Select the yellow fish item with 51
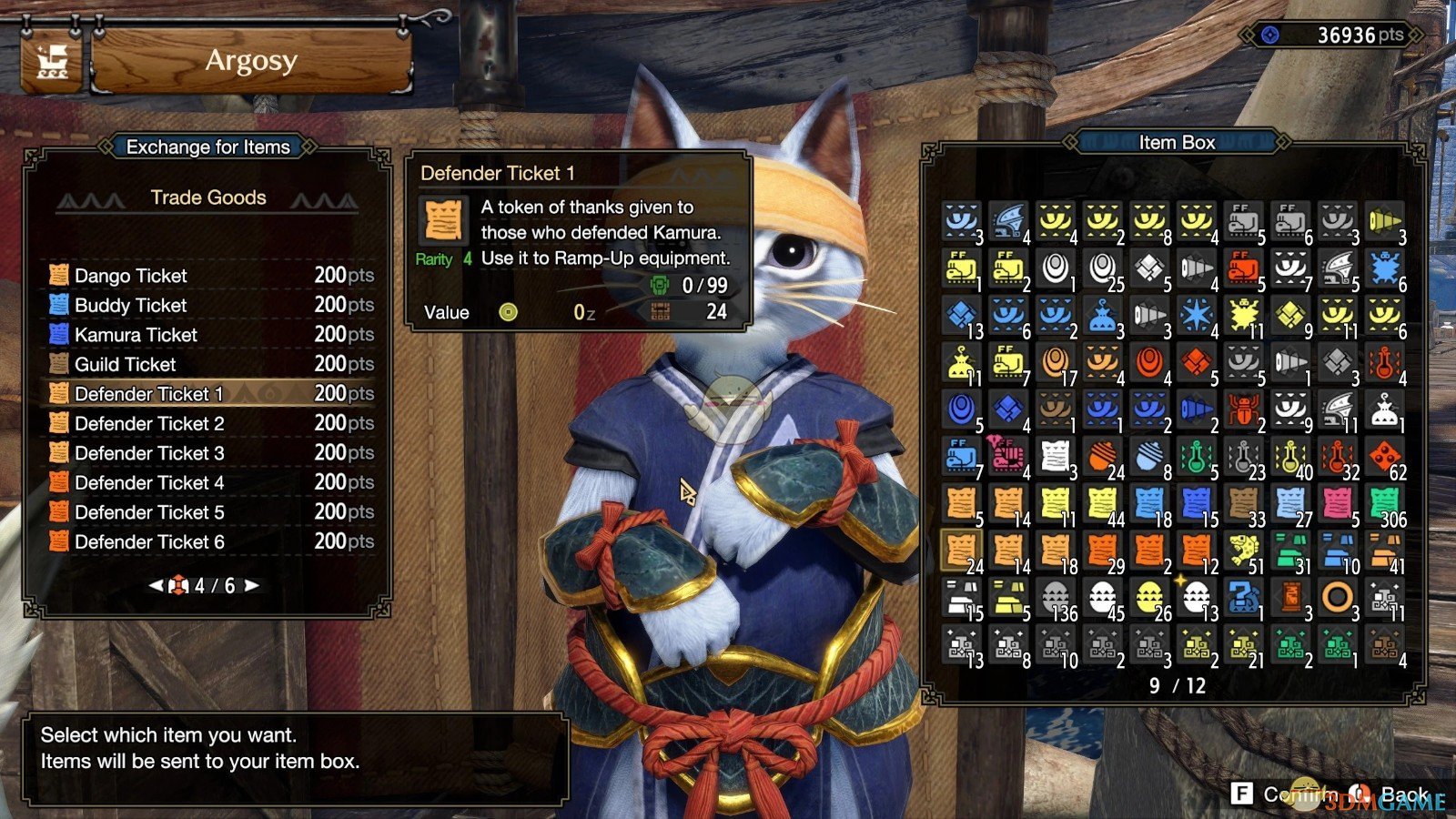 1243,551
